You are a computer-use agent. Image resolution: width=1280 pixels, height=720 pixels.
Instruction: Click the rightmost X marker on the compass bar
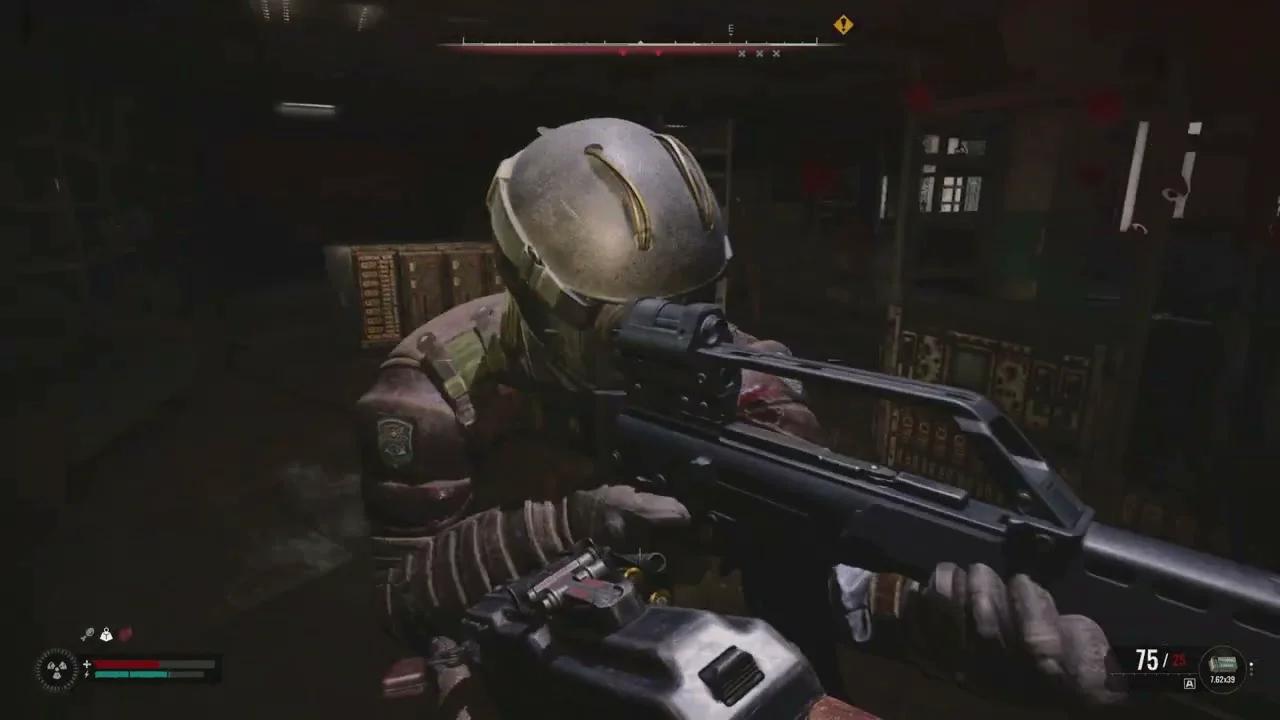(x=775, y=53)
